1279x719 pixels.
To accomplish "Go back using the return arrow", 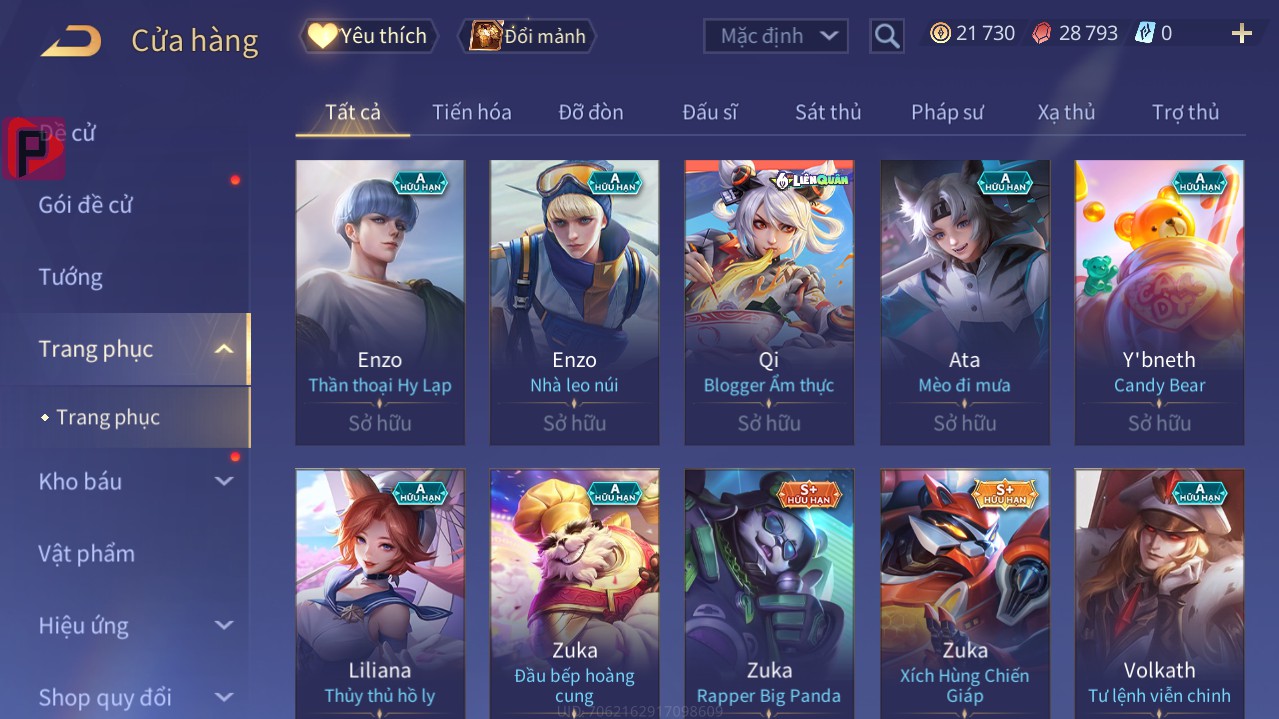I will coord(71,41).
